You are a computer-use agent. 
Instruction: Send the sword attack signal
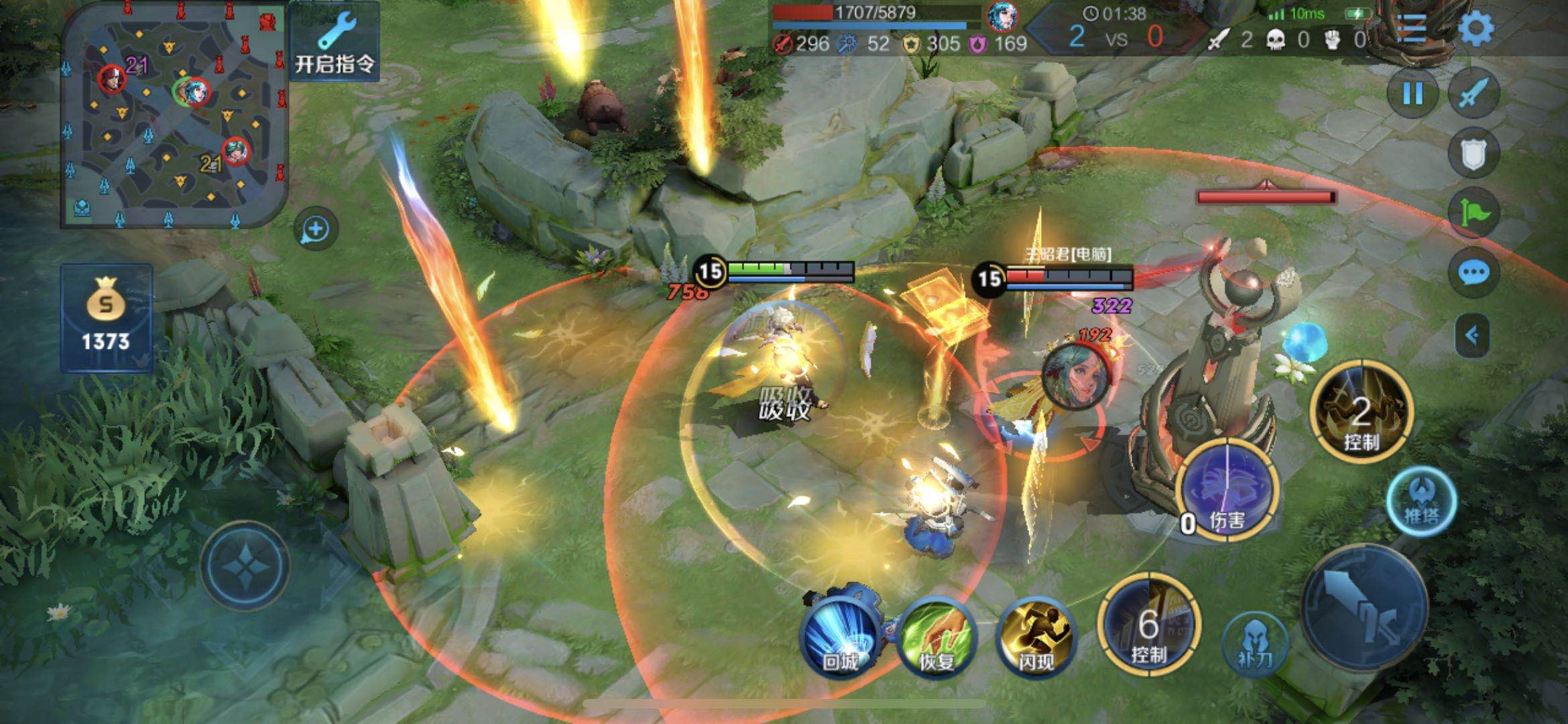pyautogui.click(x=1473, y=95)
